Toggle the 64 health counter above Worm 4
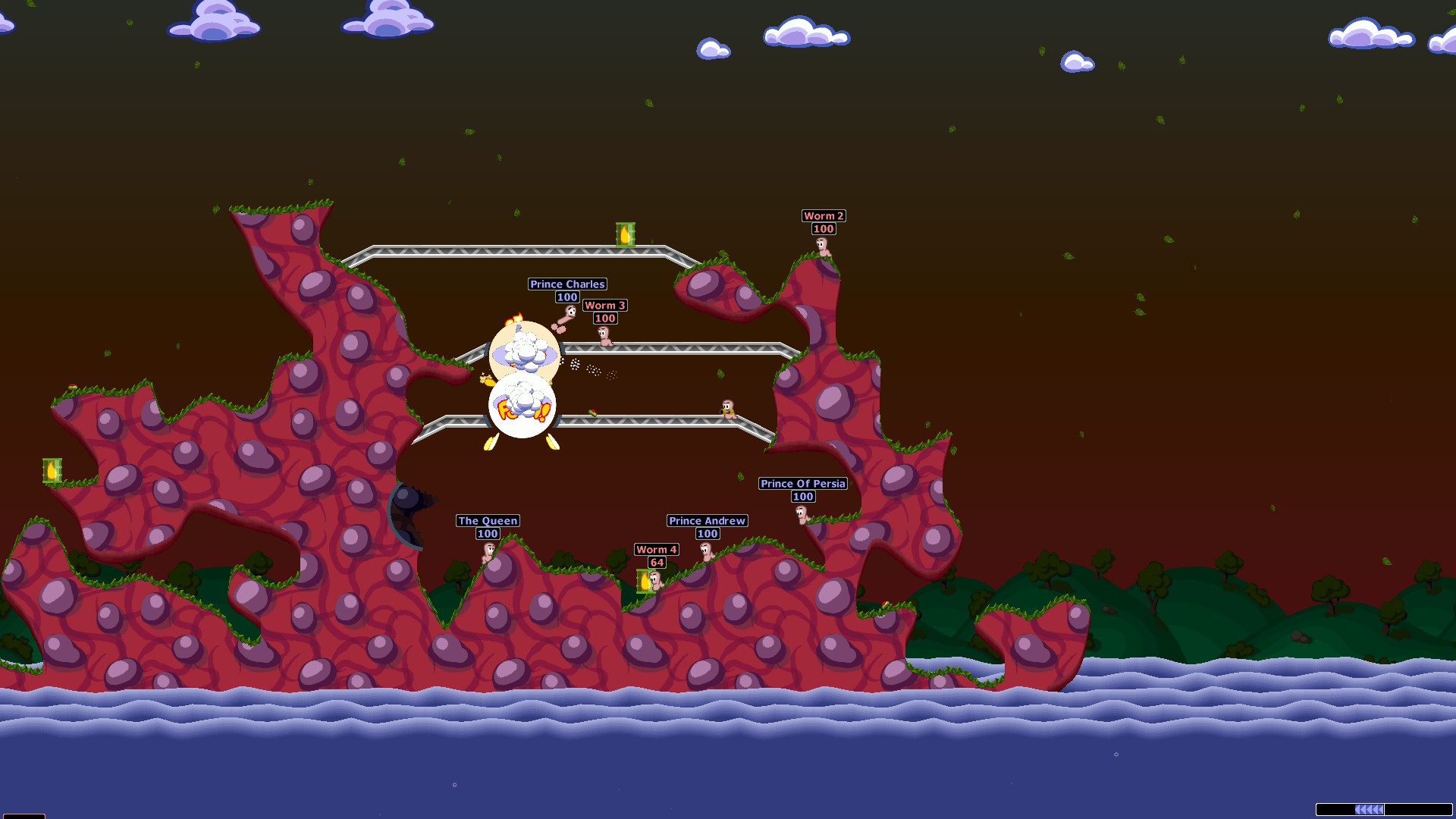The width and height of the screenshot is (1456, 819). 657,563
